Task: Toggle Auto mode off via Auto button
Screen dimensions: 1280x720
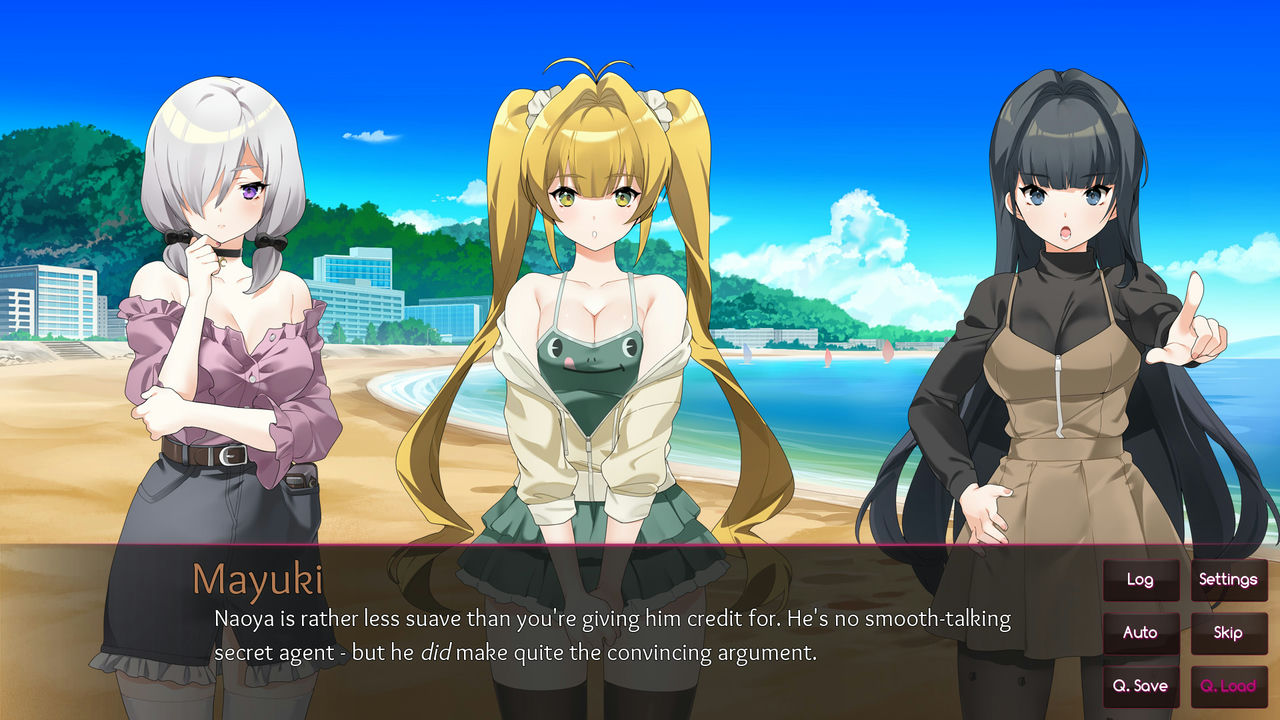Action: (x=1140, y=633)
